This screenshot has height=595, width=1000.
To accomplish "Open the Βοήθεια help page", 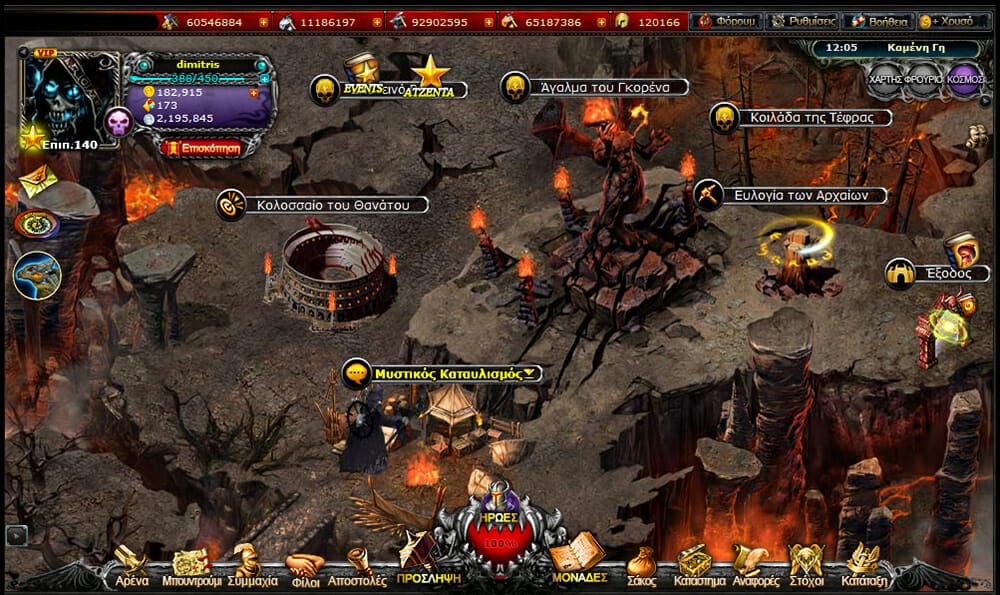I will point(877,21).
